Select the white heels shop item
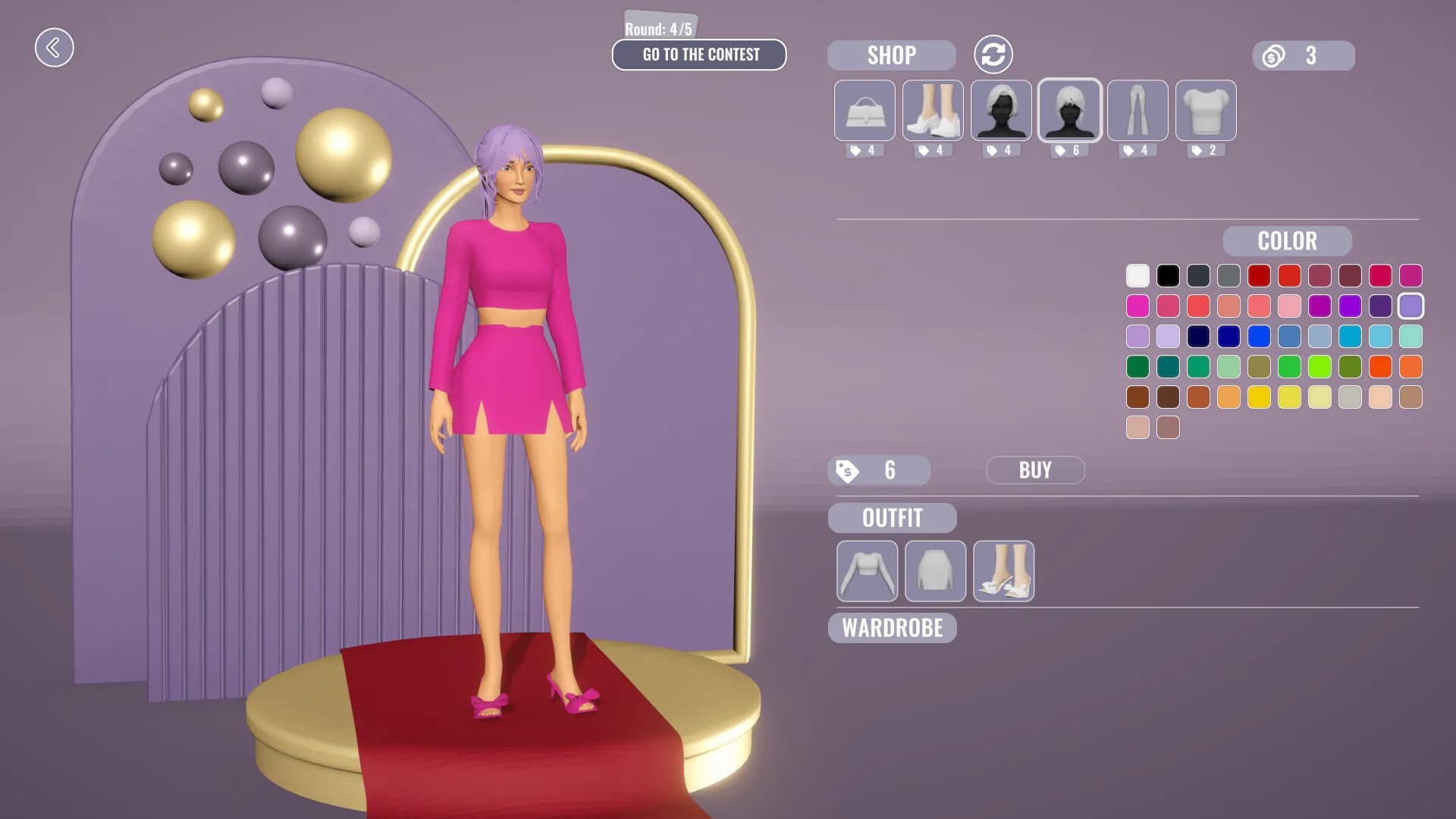Viewport: 1456px width, 819px height. [933, 111]
